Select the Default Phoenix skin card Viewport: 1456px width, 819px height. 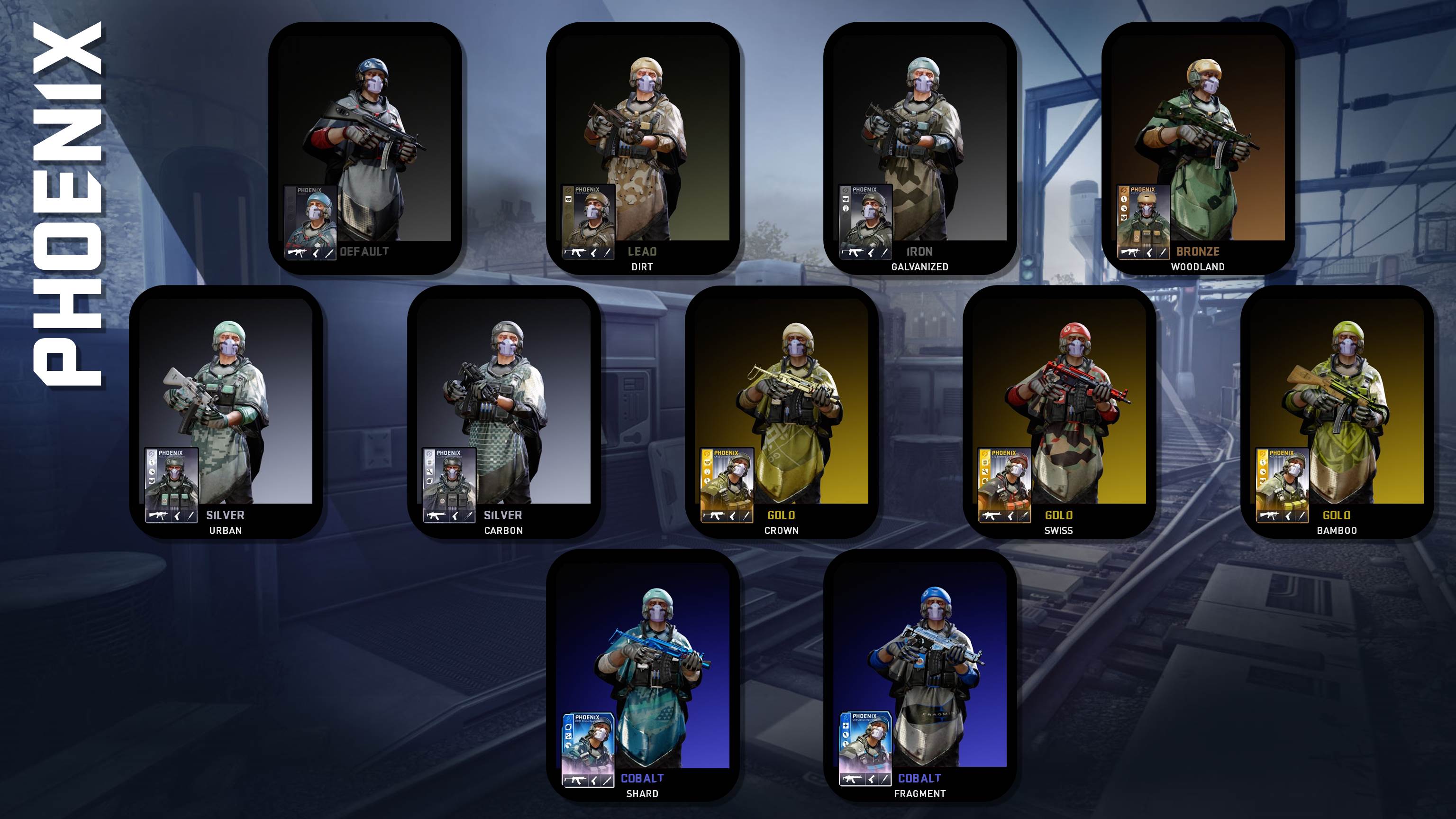coord(365,148)
